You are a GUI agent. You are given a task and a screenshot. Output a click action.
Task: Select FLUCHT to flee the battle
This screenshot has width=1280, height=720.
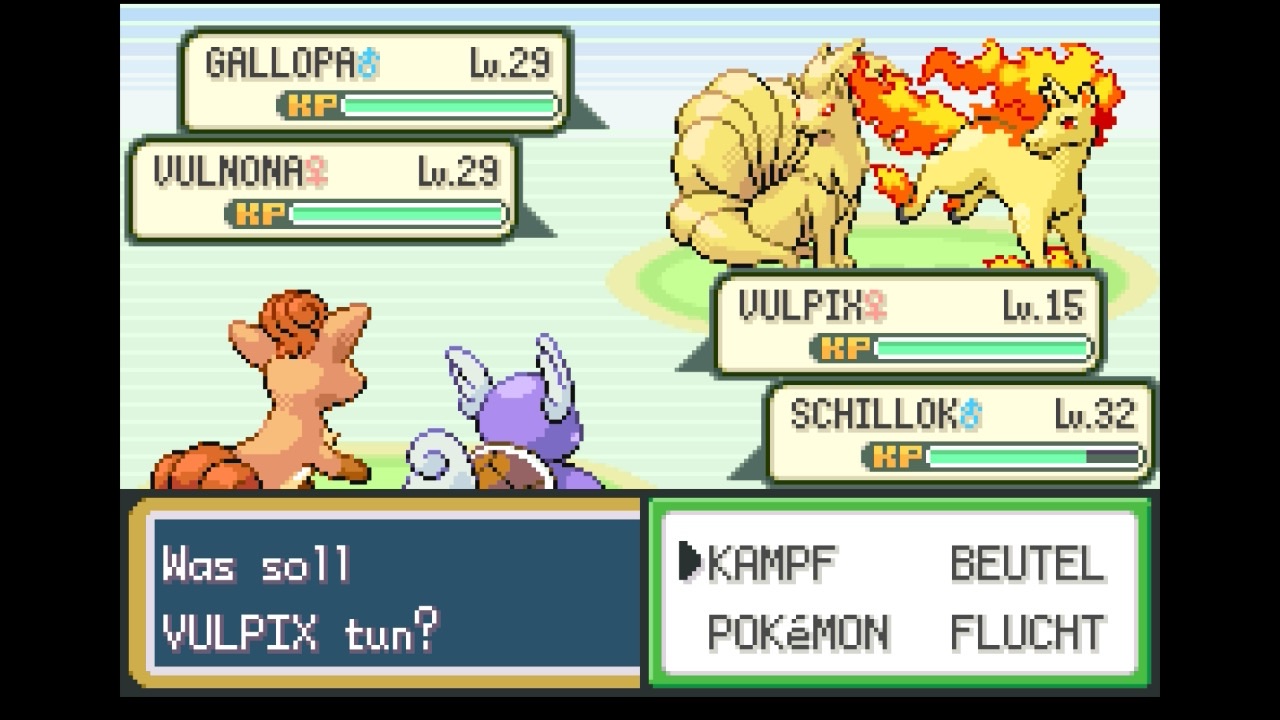[1027, 632]
